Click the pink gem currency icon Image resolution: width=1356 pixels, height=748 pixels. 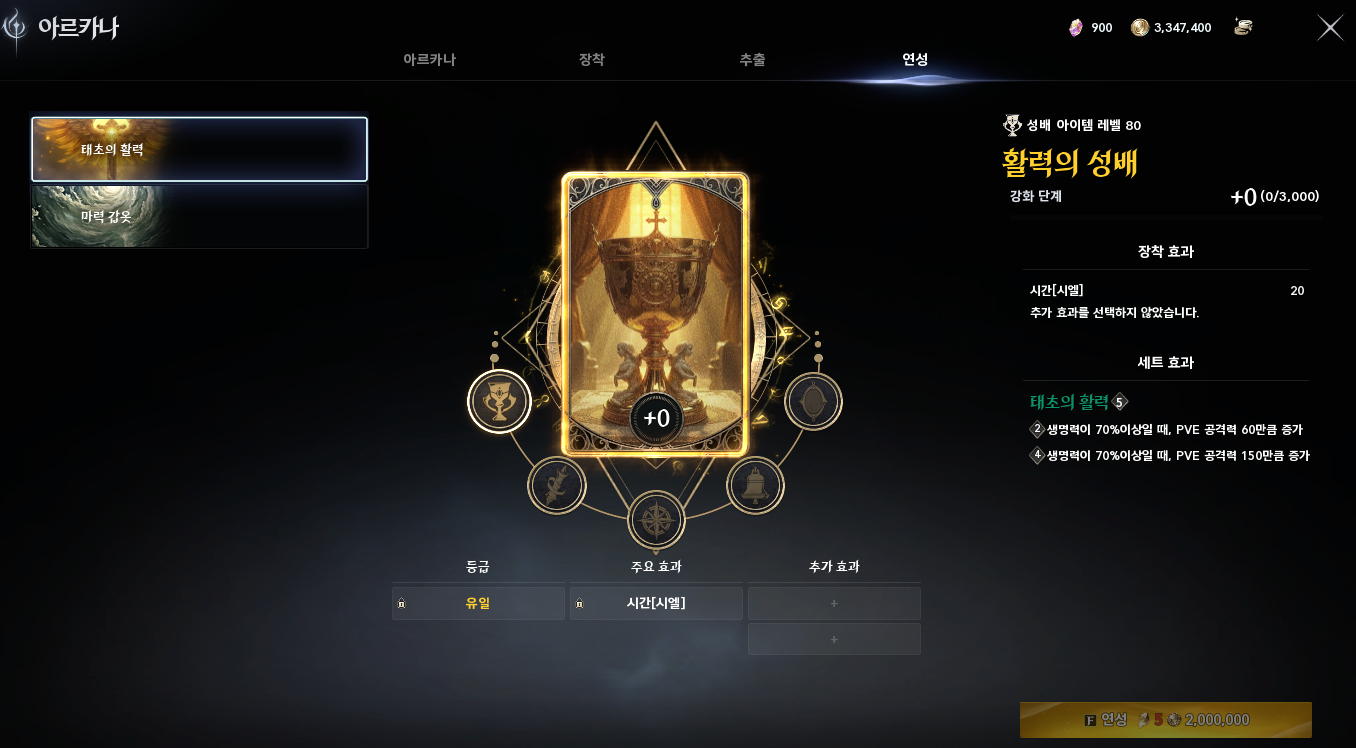[x=1077, y=27]
